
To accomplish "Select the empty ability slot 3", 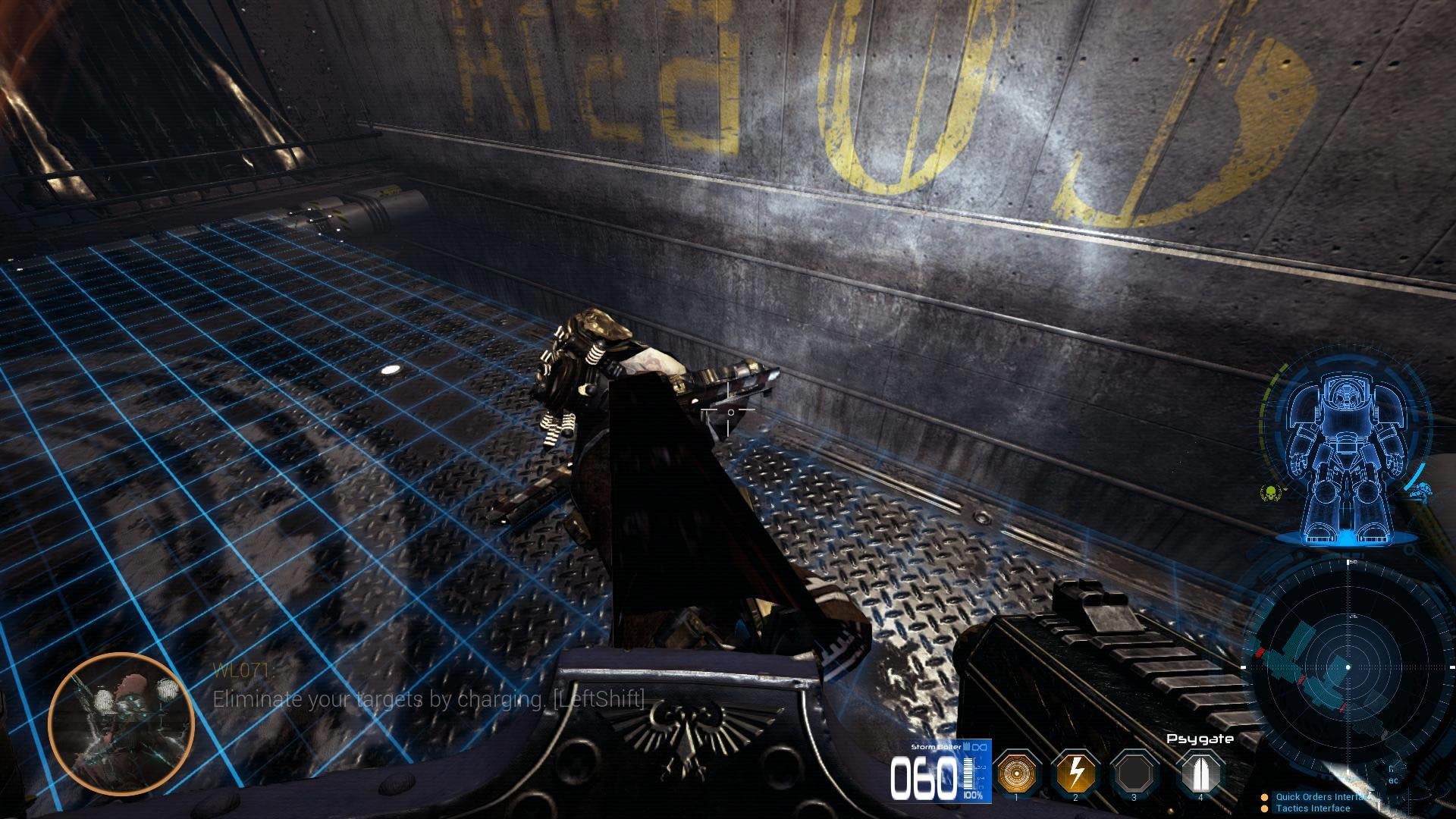I will (x=1134, y=773).
